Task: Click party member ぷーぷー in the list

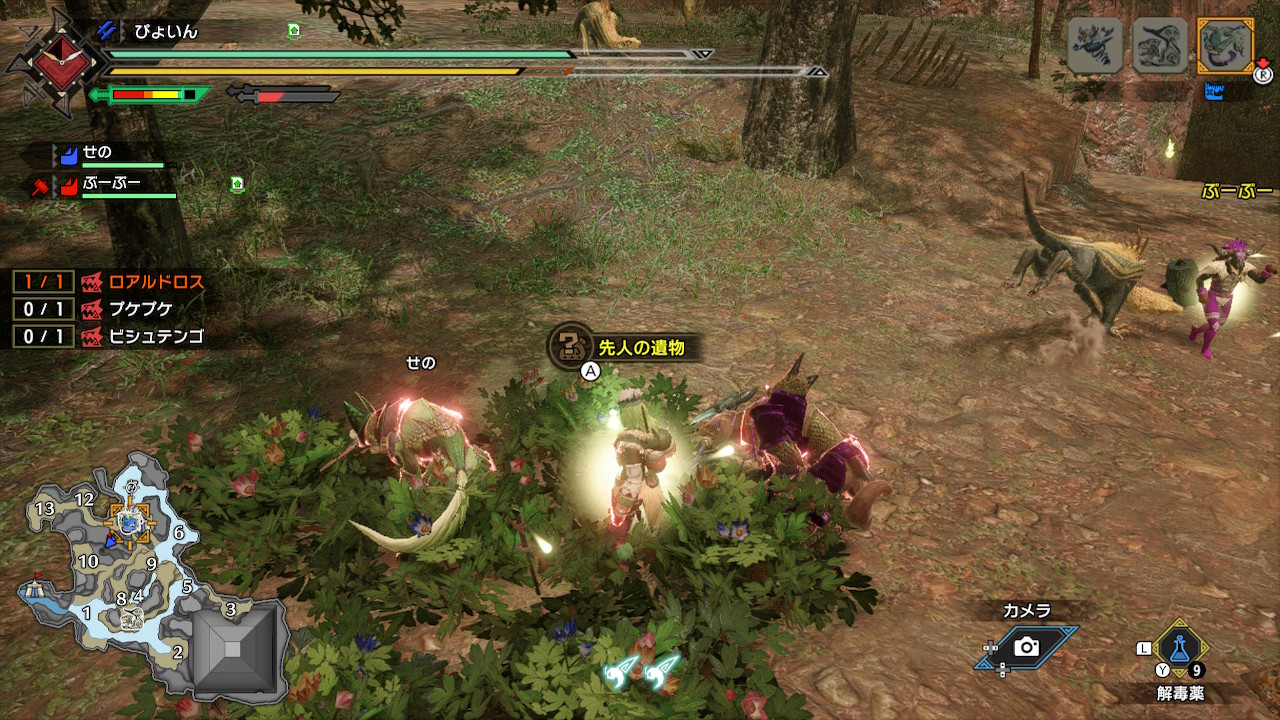Action: tap(112, 184)
